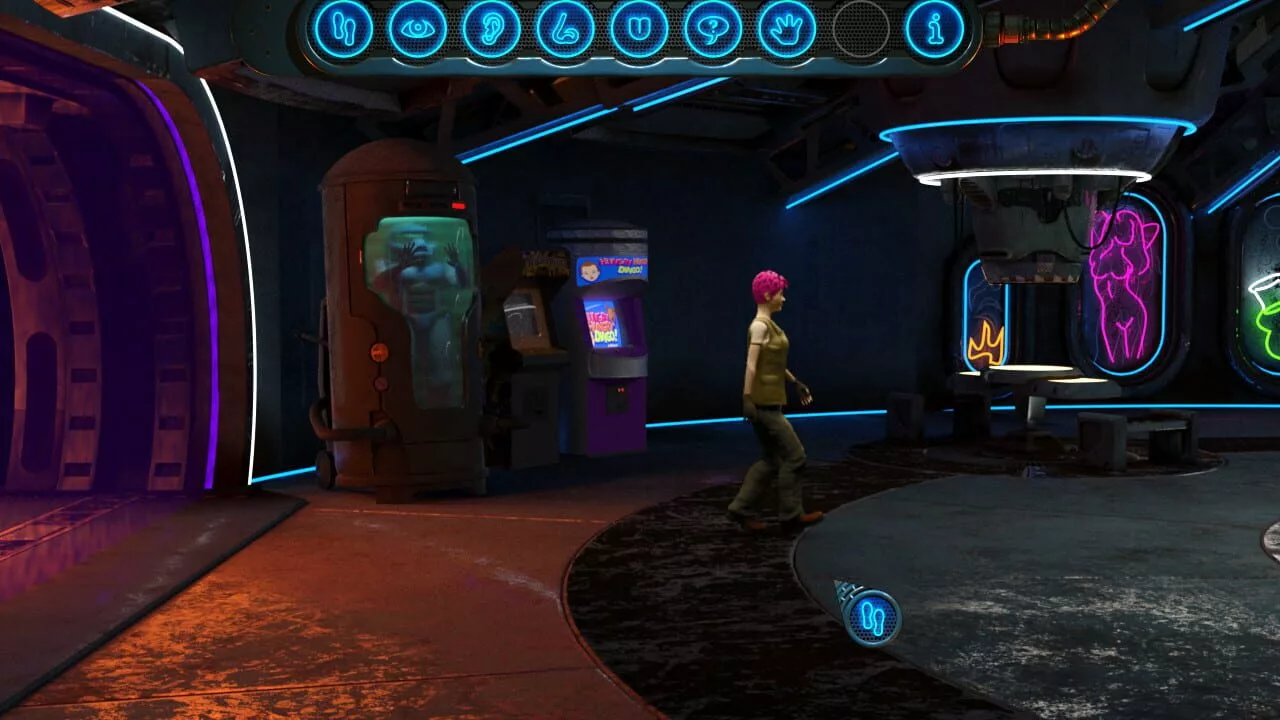
Task: Select the Talk speech-bubble icon
Action: 711,30
